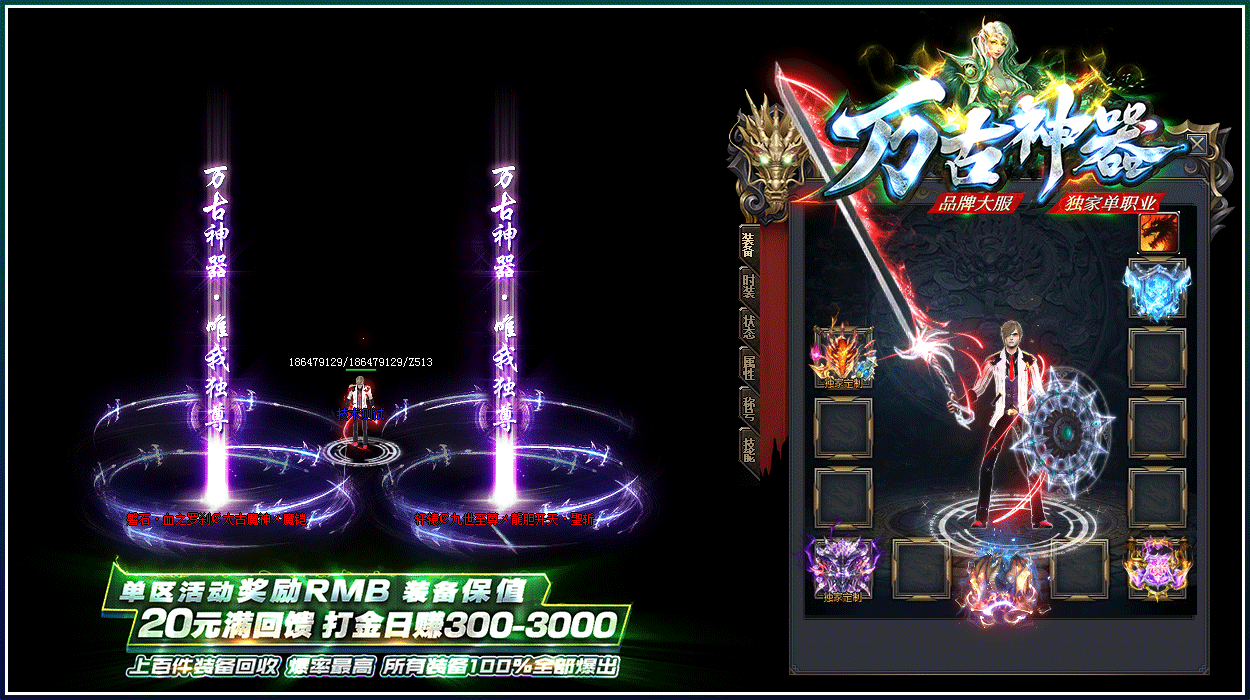
Task: Open the 时装 fashion tab
Action: coord(748,285)
